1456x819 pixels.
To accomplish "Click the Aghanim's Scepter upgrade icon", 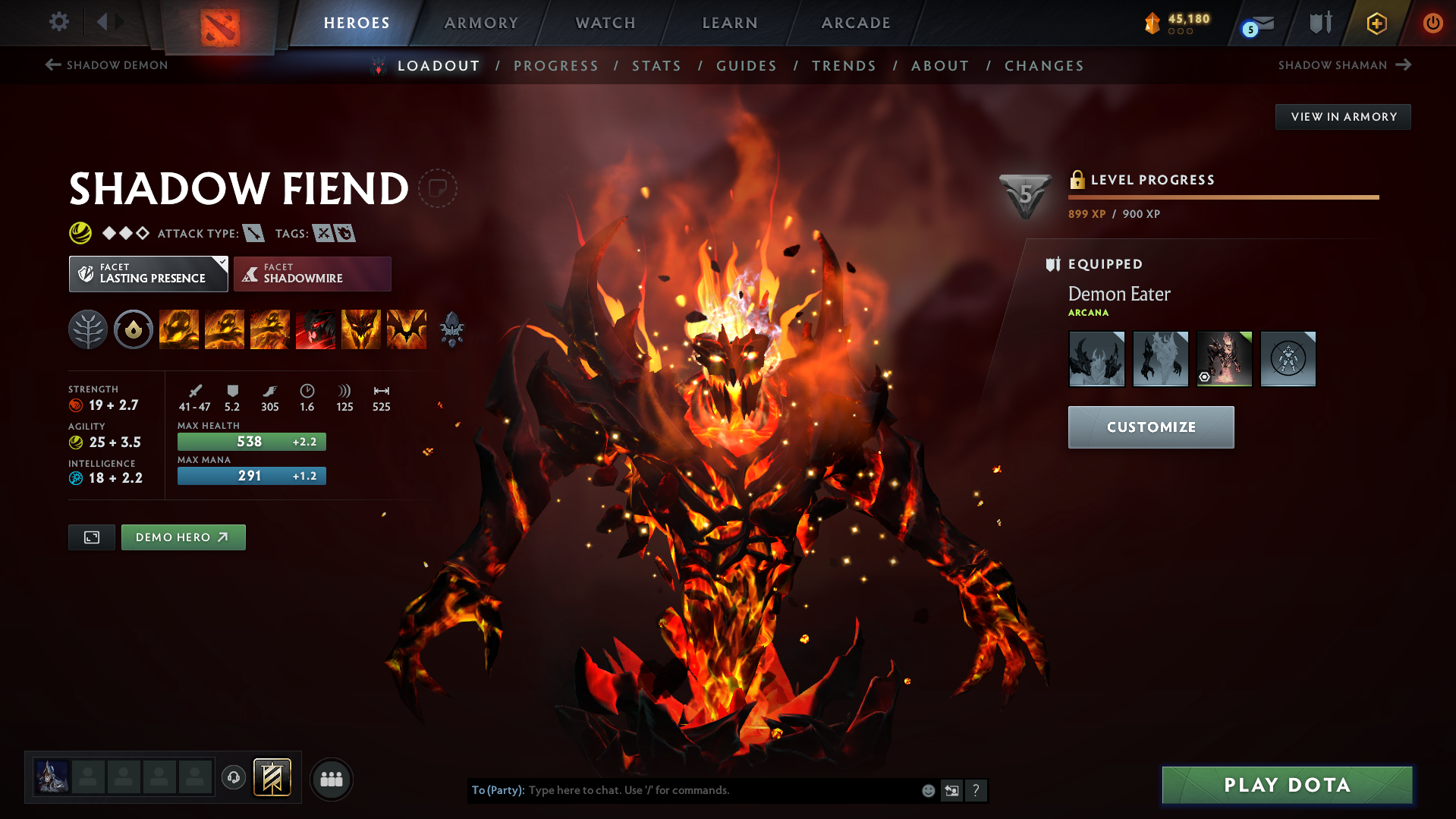I will tap(451, 329).
